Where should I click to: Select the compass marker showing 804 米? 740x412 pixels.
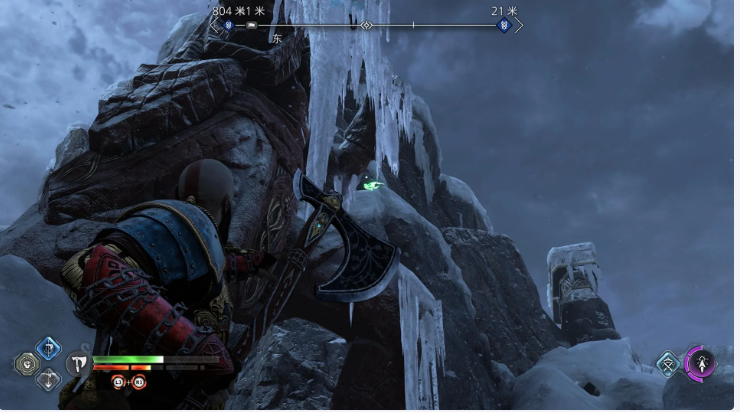[x=227, y=25]
